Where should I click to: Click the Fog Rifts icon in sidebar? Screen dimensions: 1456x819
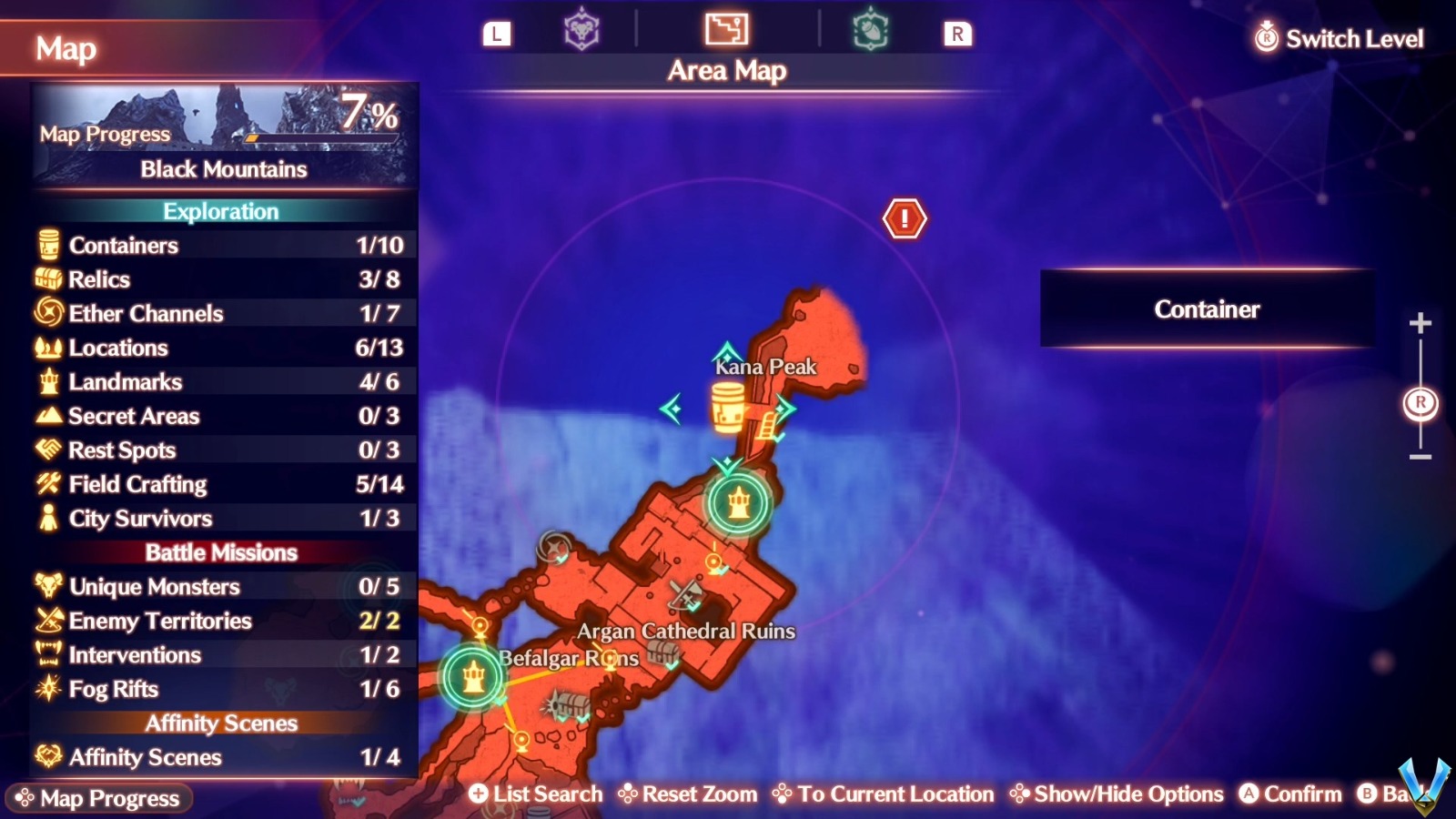click(47, 689)
